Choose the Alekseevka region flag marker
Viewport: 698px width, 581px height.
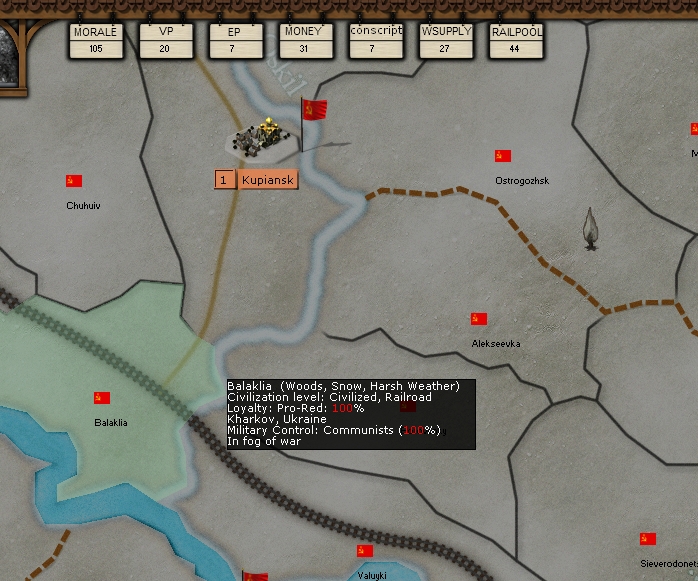tap(479, 319)
